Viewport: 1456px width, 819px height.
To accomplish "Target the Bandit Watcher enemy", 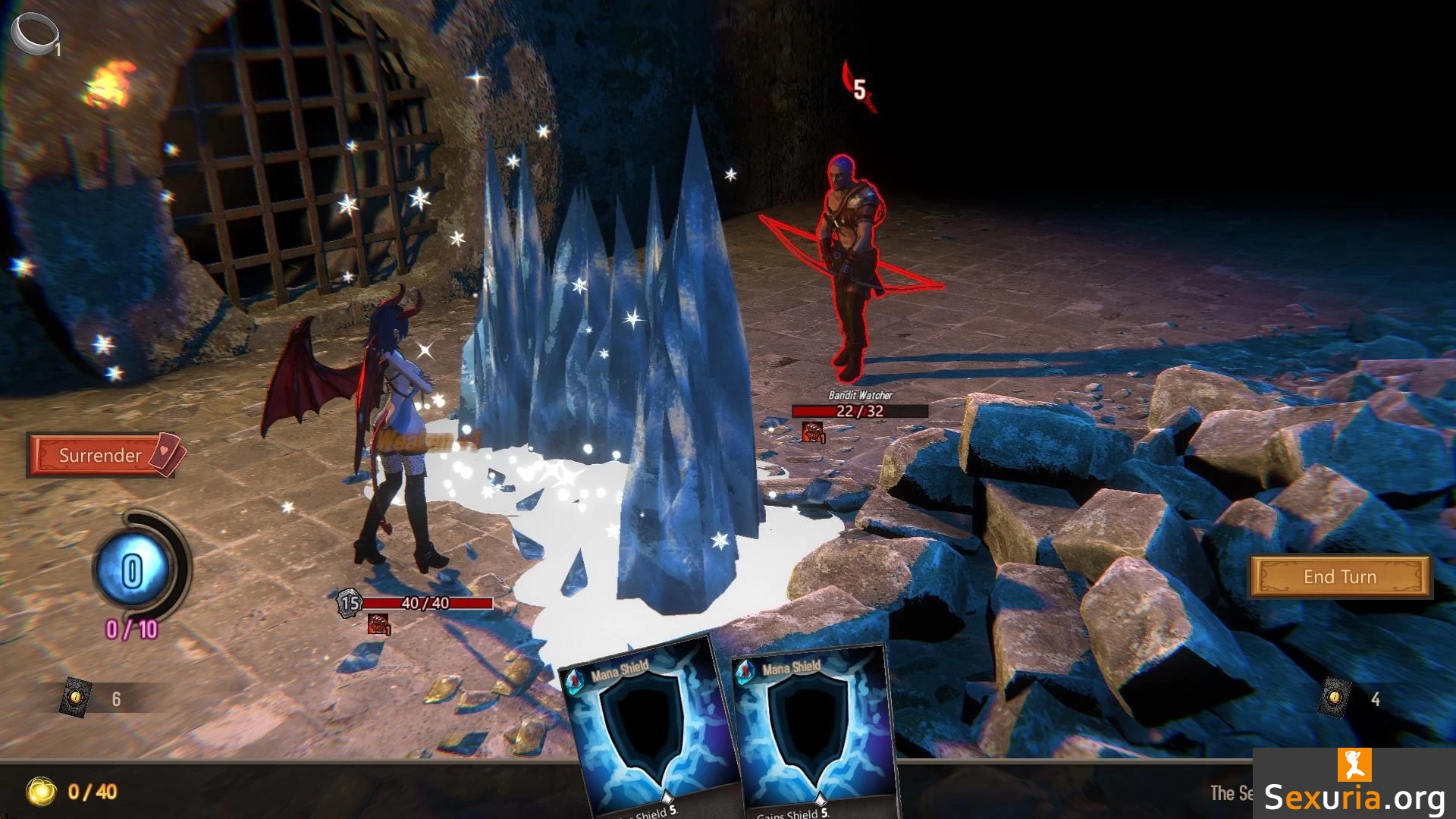I will (x=851, y=265).
